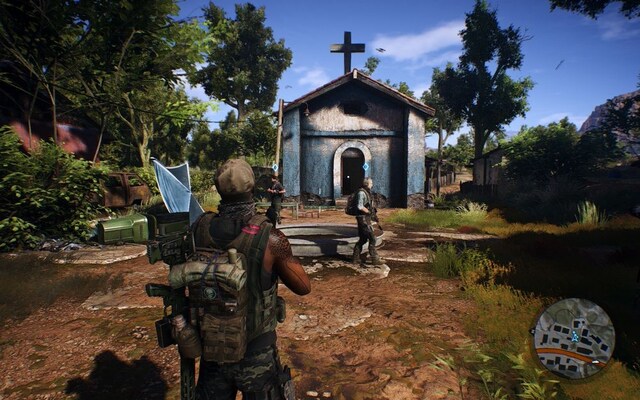Select the blue diamond marker over the left squadmate

pos(274,166)
